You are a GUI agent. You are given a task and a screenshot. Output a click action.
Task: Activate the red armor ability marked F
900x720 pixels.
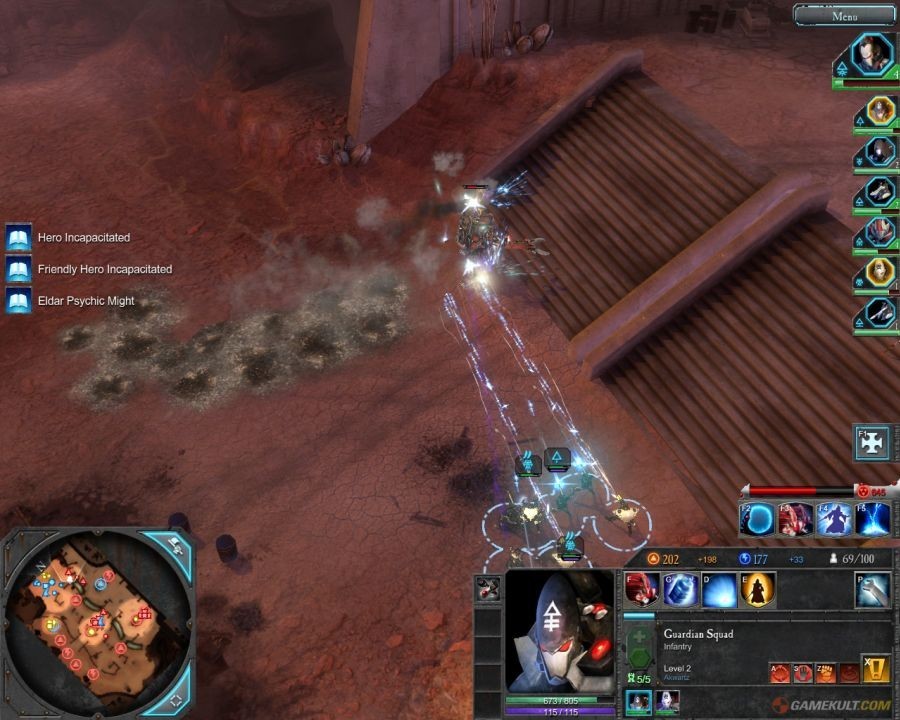coord(641,590)
